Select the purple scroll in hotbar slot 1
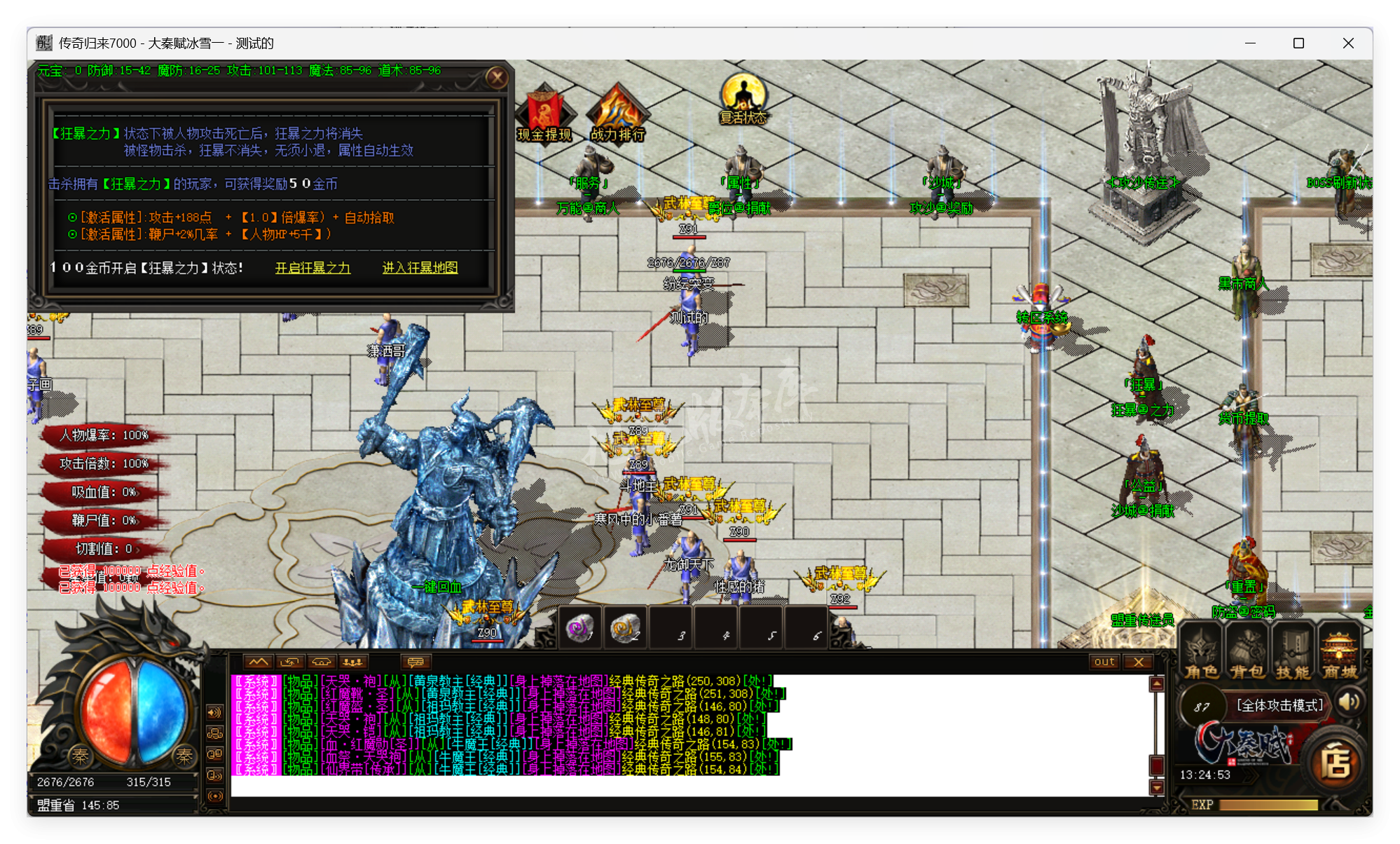 tap(579, 628)
